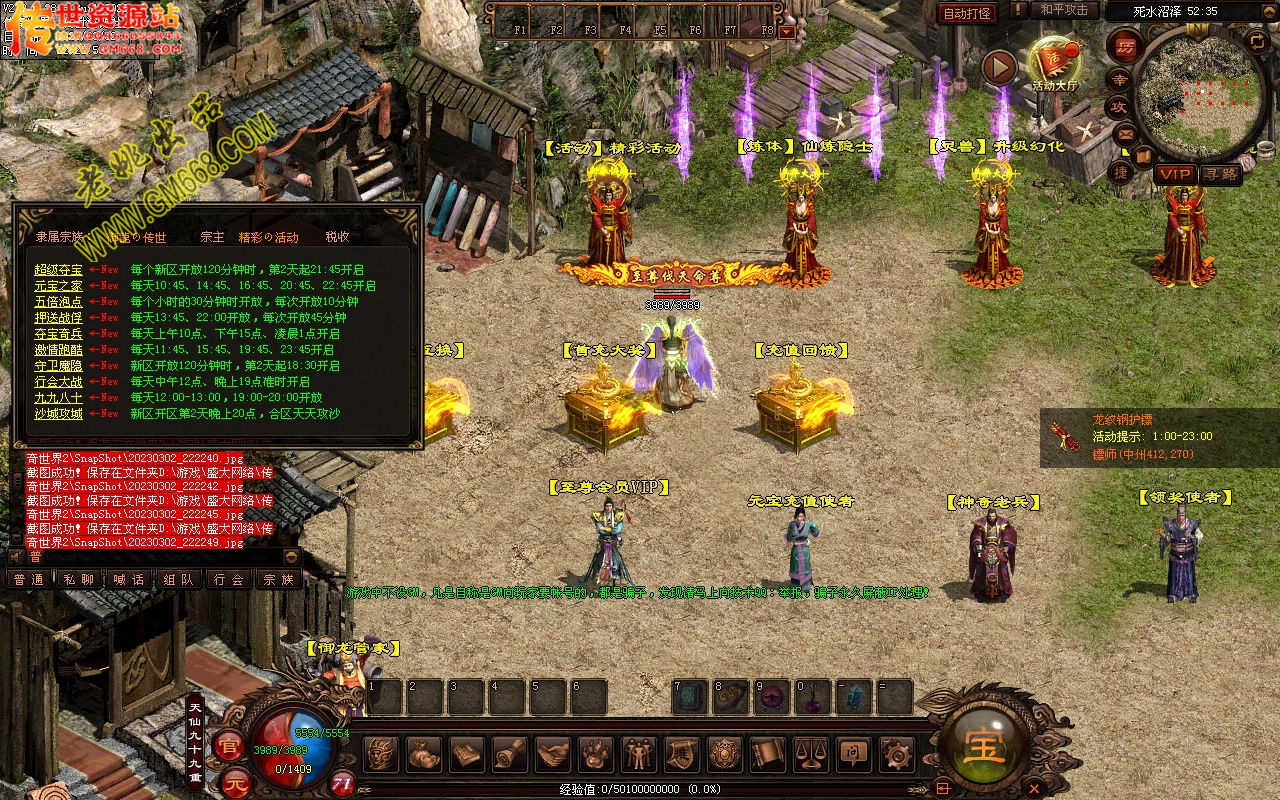Choose the 行会 chat channel
This screenshot has height=800, width=1280.
228,579
